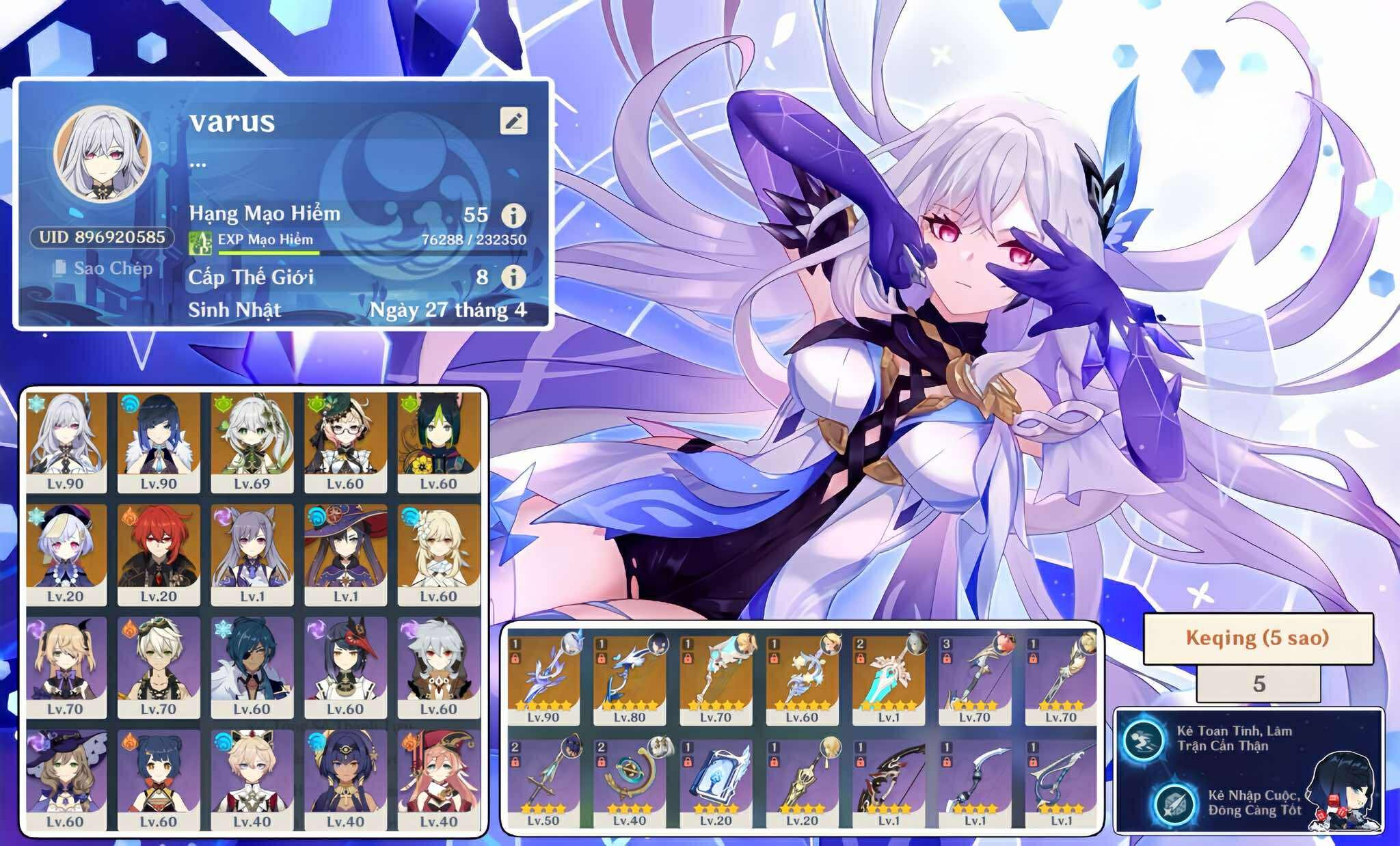Select the red-haired Diluc card
1400x846 pixels.
click(x=159, y=554)
